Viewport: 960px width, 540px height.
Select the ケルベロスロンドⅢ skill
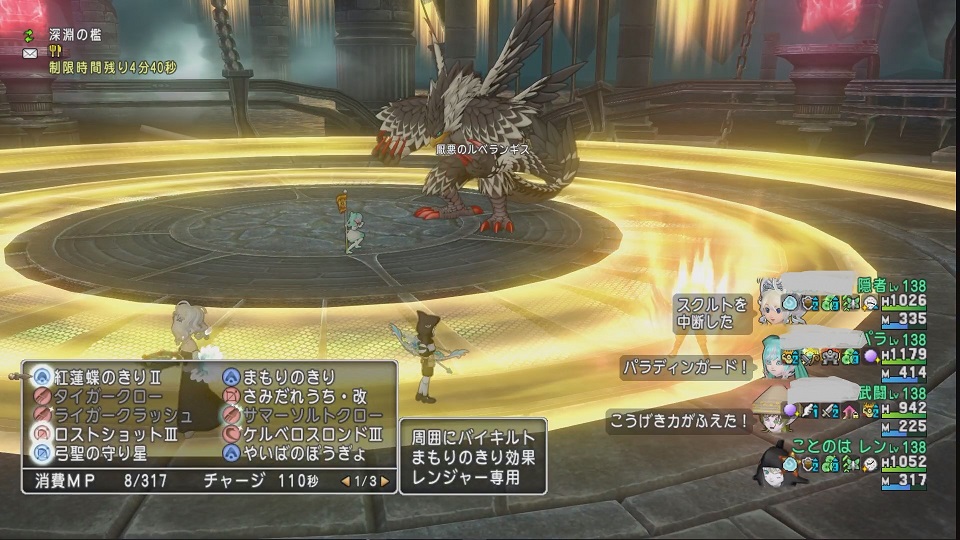point(311,434)
